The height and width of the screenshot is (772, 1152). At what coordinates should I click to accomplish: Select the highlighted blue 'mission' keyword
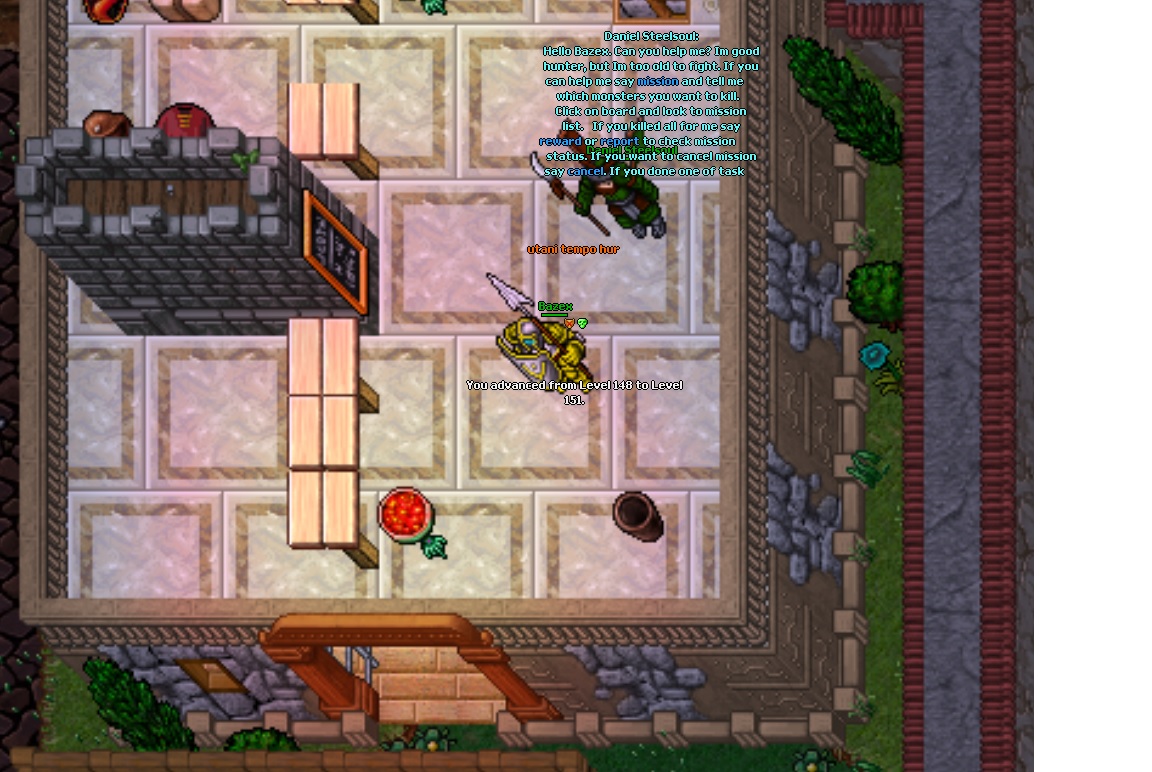[x=658, y=81]
